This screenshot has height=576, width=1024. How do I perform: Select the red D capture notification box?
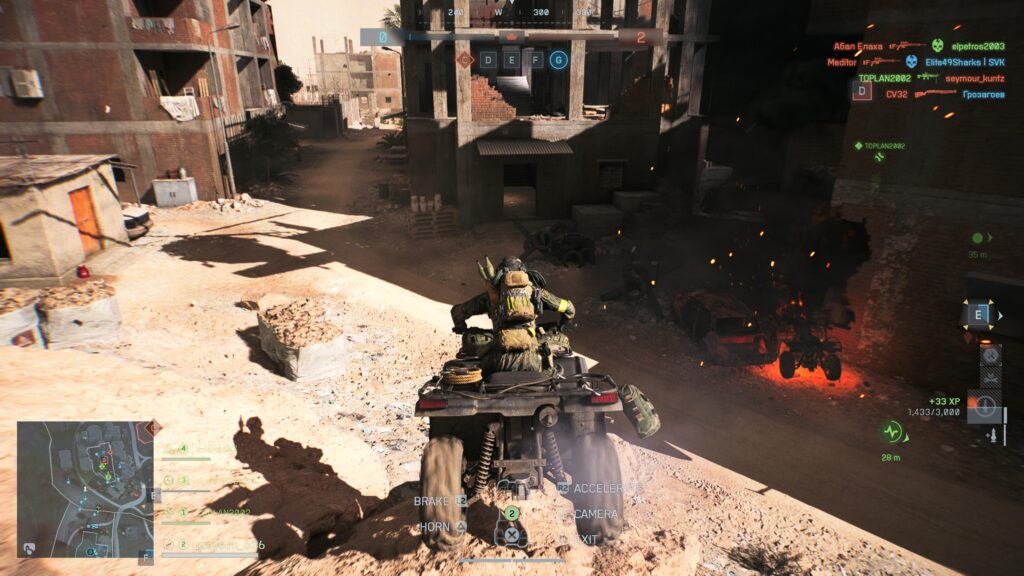(x=861, y=91)
